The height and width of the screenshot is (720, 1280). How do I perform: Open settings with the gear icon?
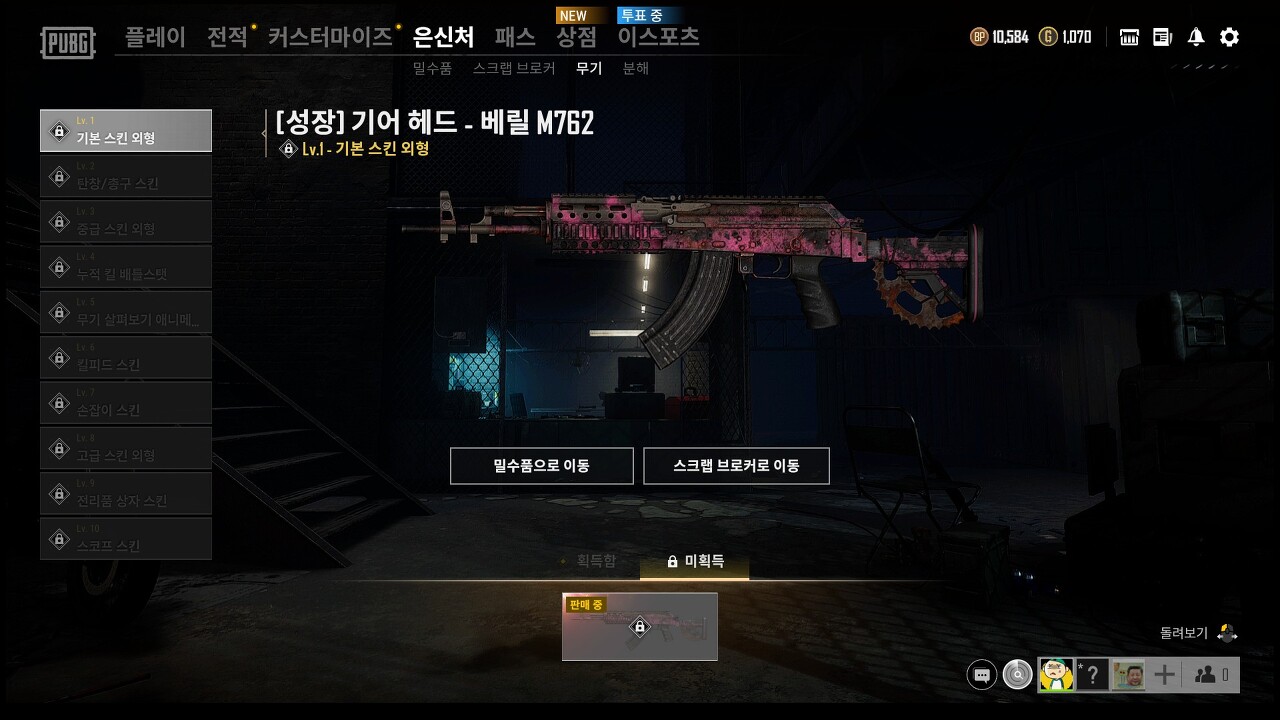point(1228,37)
